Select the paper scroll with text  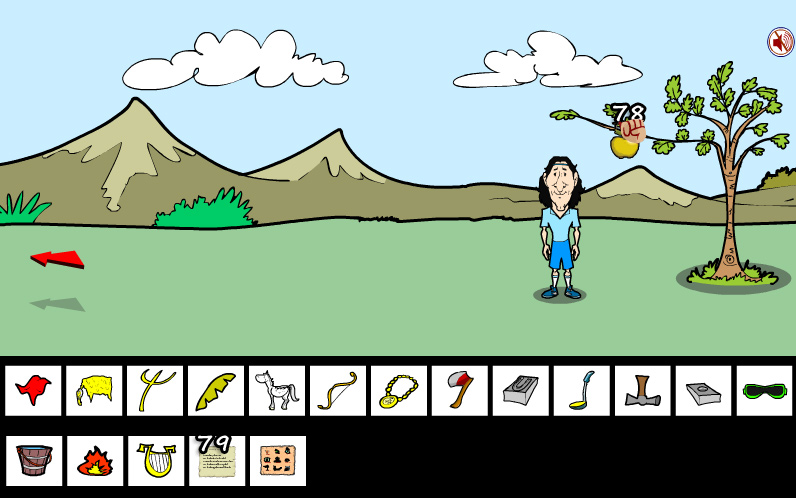click(x=216, y=462)
